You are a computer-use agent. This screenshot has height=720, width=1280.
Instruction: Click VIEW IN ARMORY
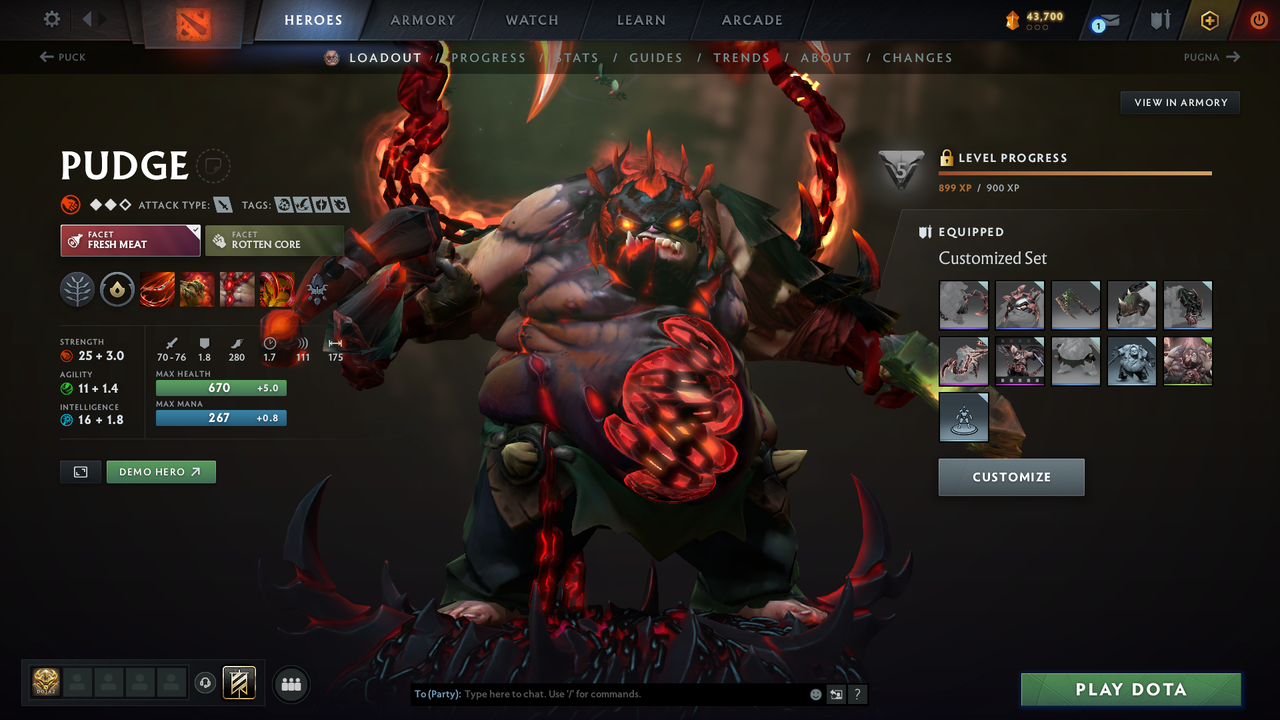1179,102
